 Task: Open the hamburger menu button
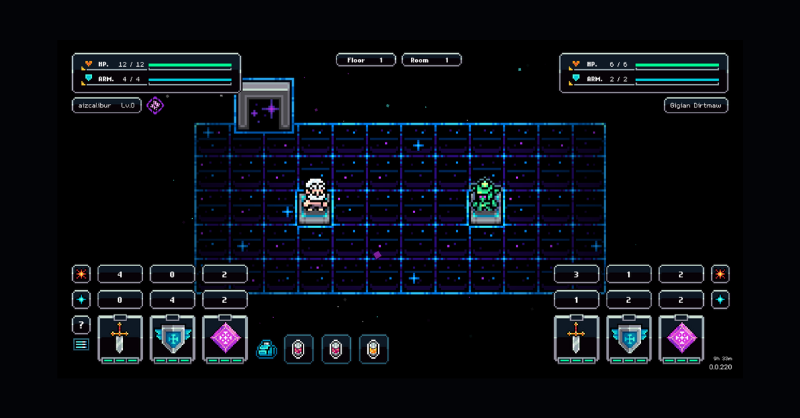tap(81, 345)
